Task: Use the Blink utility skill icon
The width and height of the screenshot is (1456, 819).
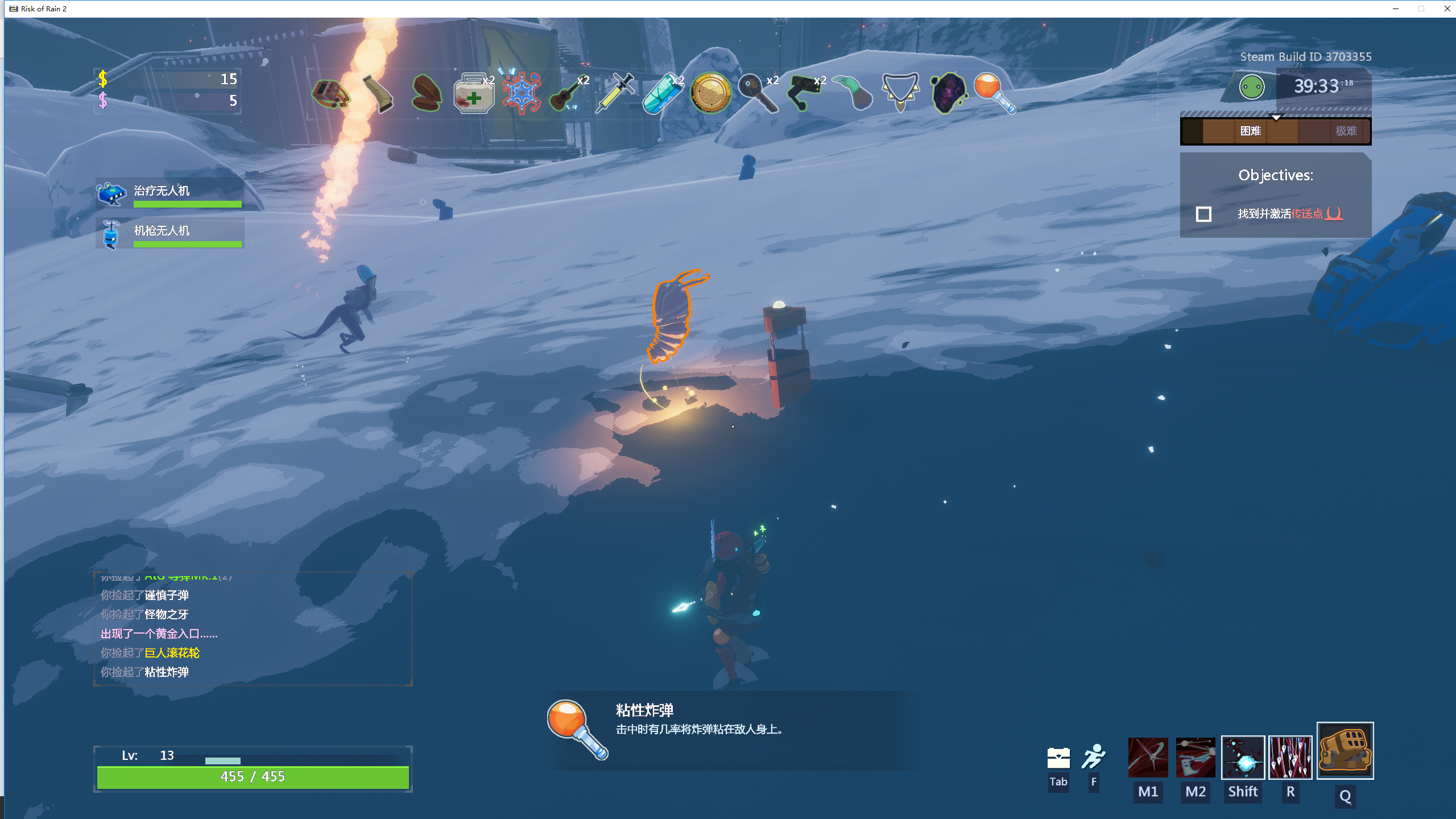Action: pos(1243,758)
